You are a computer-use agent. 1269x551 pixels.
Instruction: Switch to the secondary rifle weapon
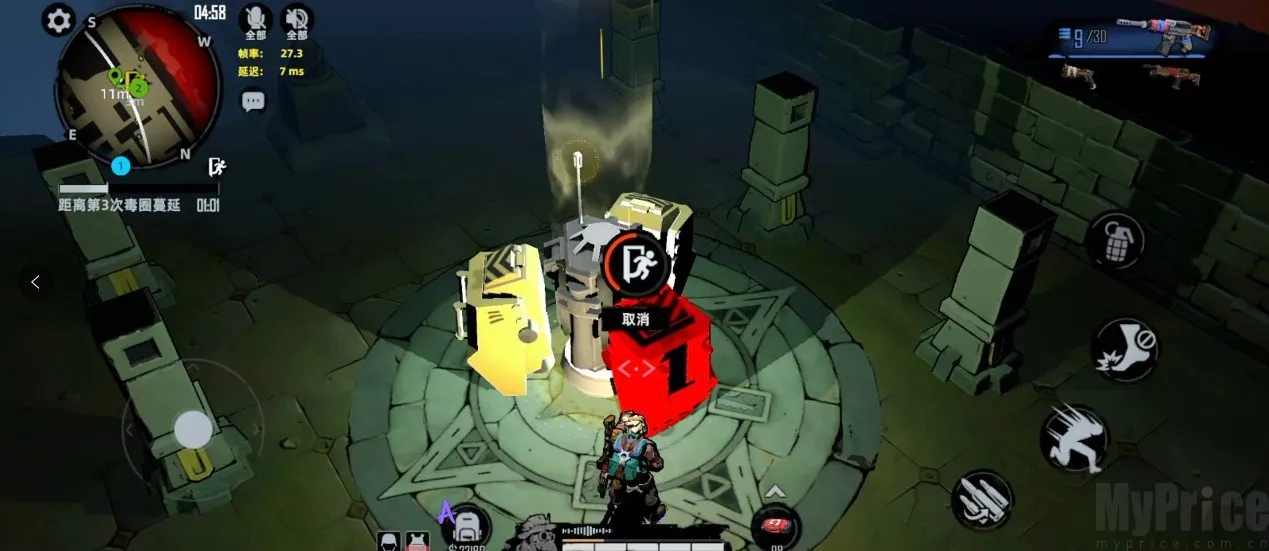tap(1170, 74)
